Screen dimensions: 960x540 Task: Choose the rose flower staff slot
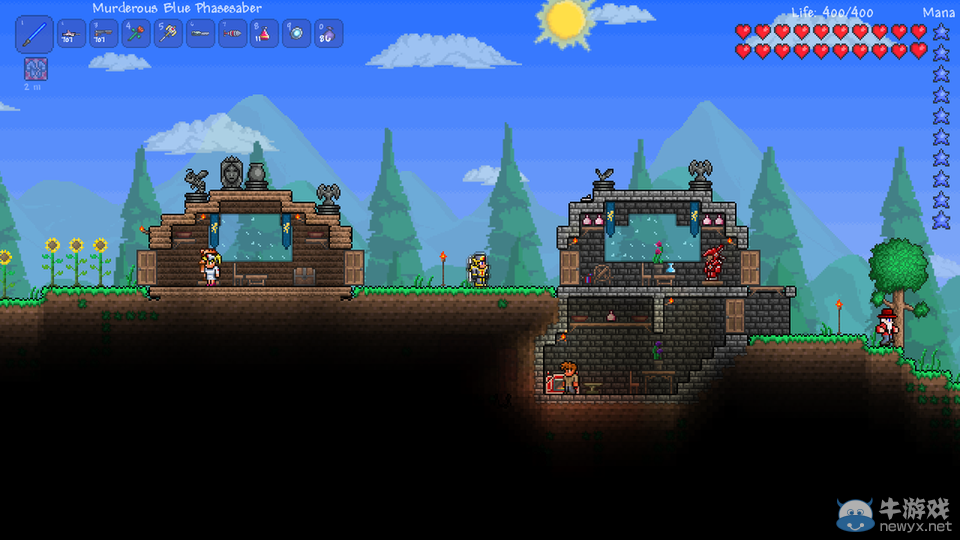135,35
